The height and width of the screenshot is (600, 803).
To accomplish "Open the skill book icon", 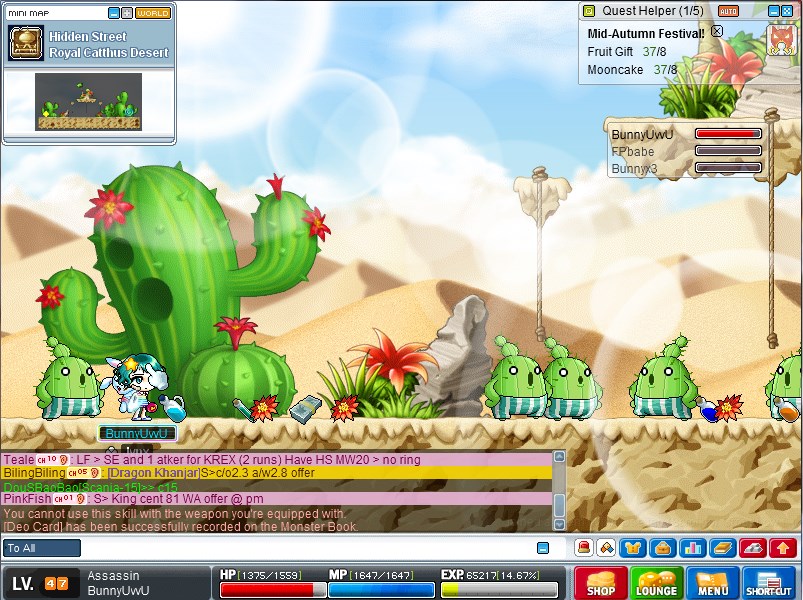I will pyautogui.click(x=721, y=548).
